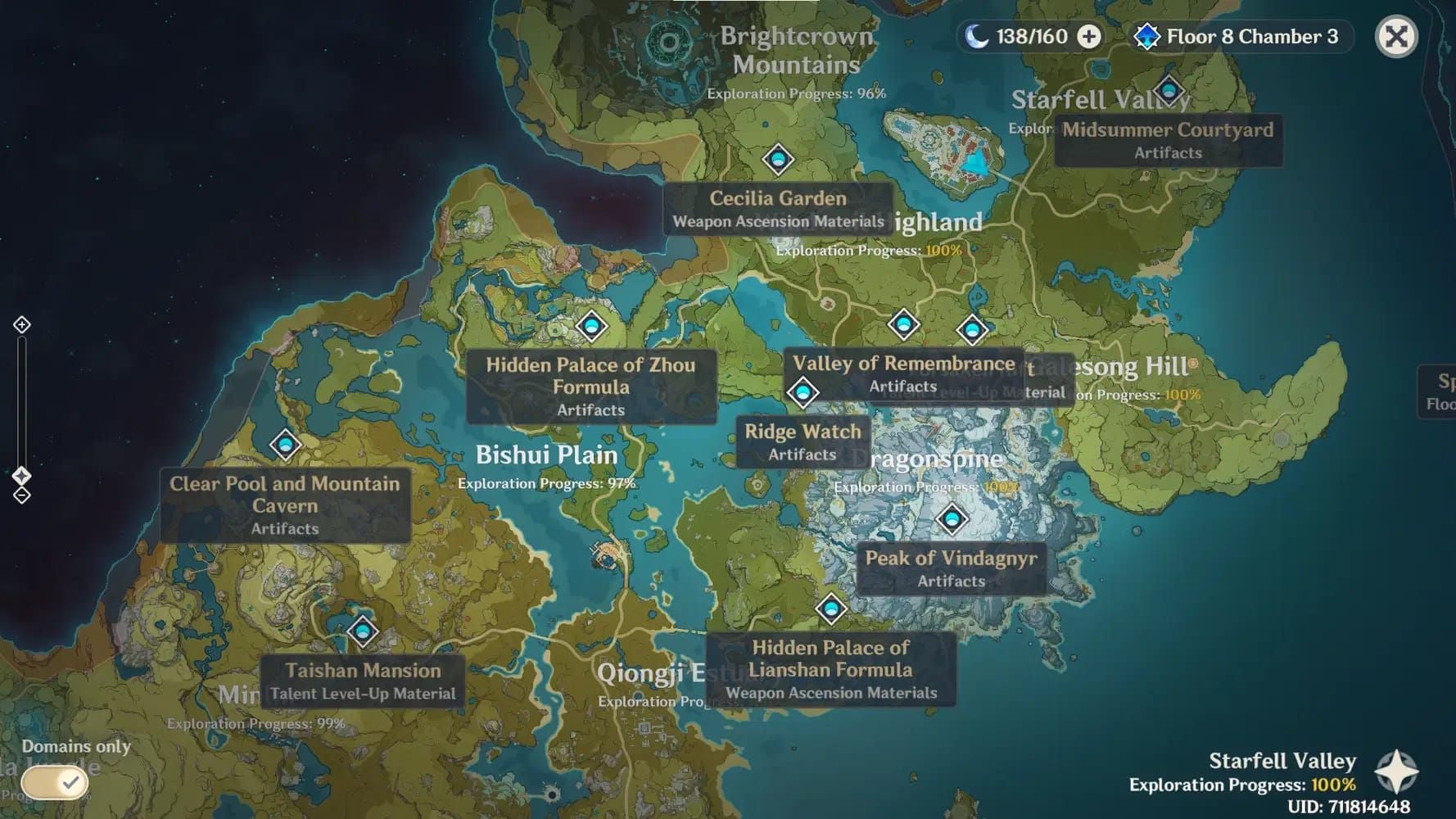
Task: Click the map zoom slider handle
Action: (20, 473)
